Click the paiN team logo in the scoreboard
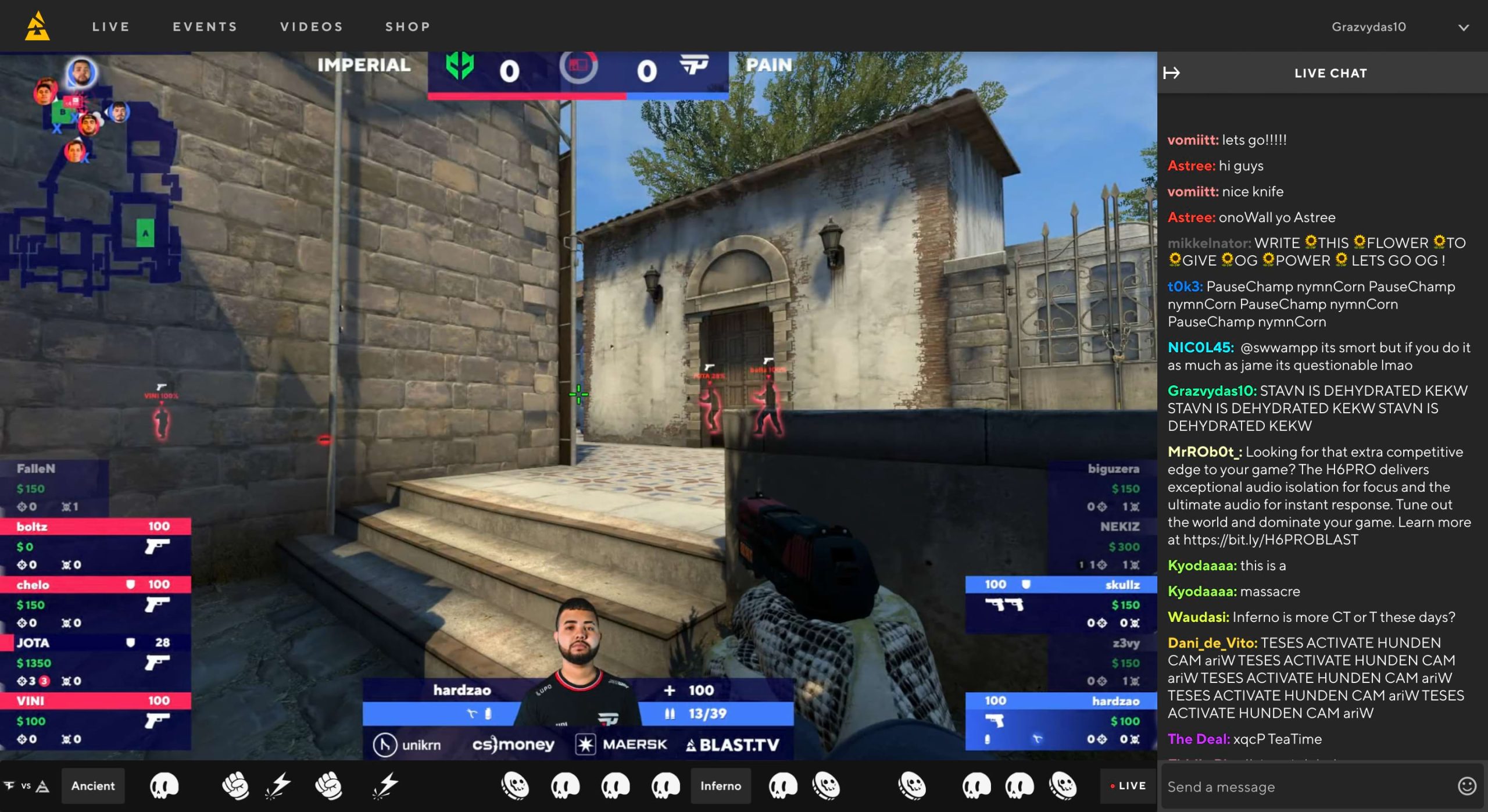The image size is (1488, 812). [695, 65]
